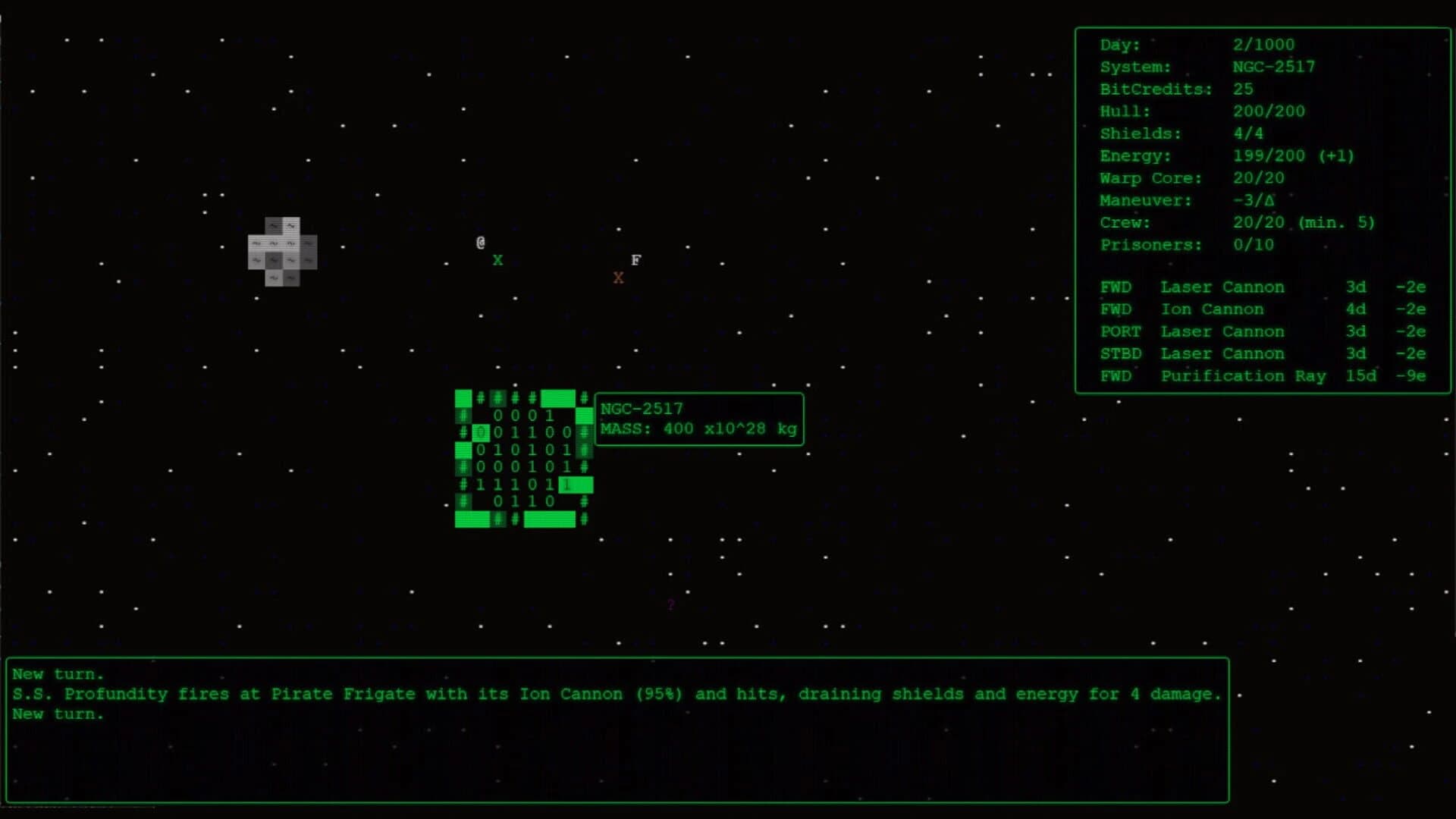This screenshot has width=1456, height=819.
Task: Click the asteroid field tilde cluster
Action: coord(281,250)
